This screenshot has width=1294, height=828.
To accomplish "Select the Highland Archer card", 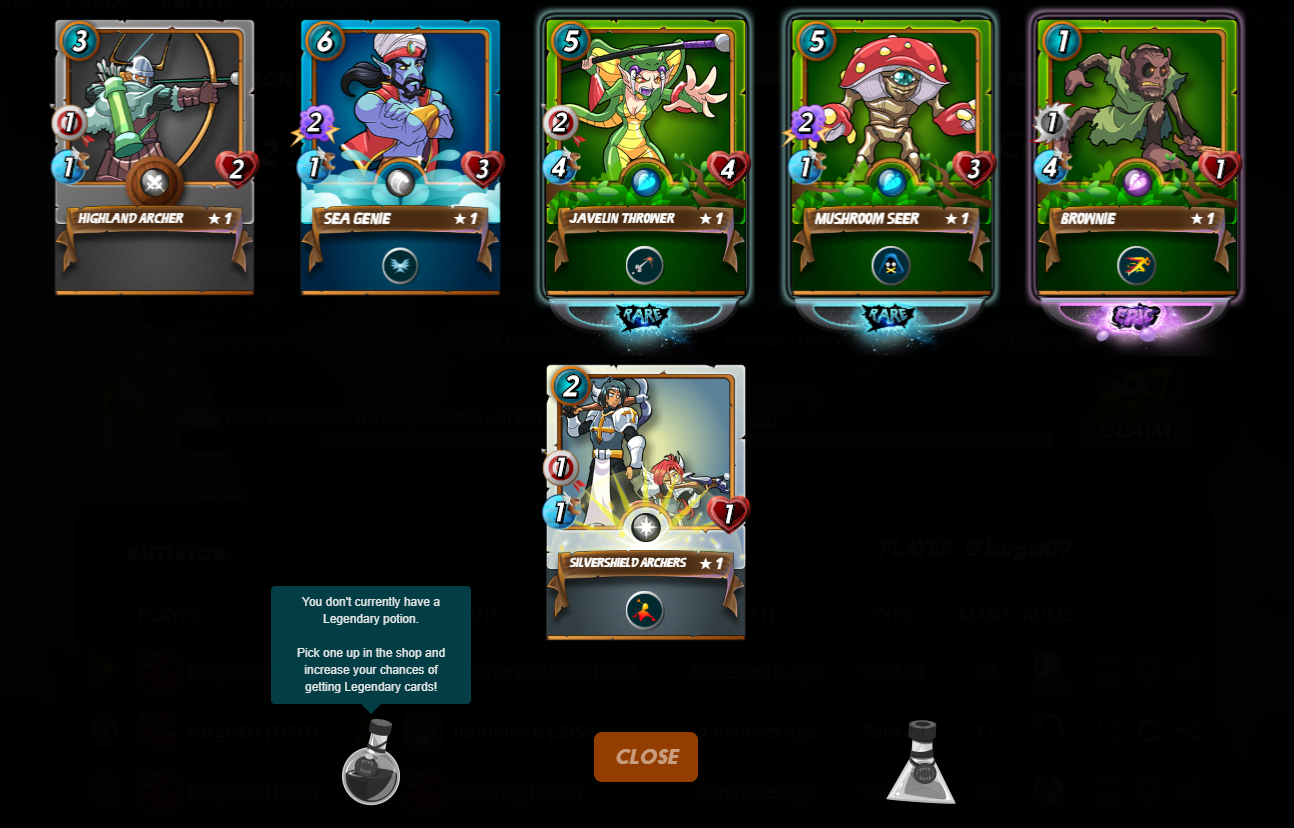I will coord(154,157).
